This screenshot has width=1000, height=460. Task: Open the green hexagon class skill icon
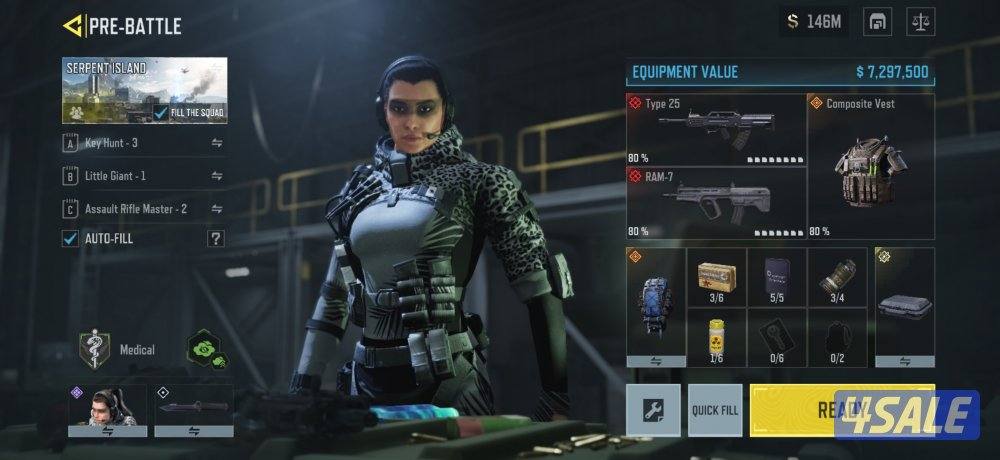point(206,349)
